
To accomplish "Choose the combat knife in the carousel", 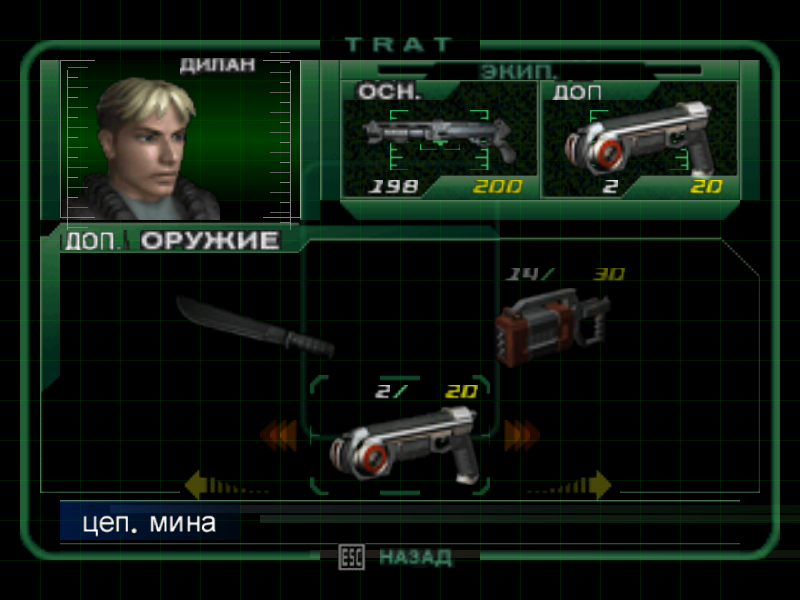I will coord(255,325).
